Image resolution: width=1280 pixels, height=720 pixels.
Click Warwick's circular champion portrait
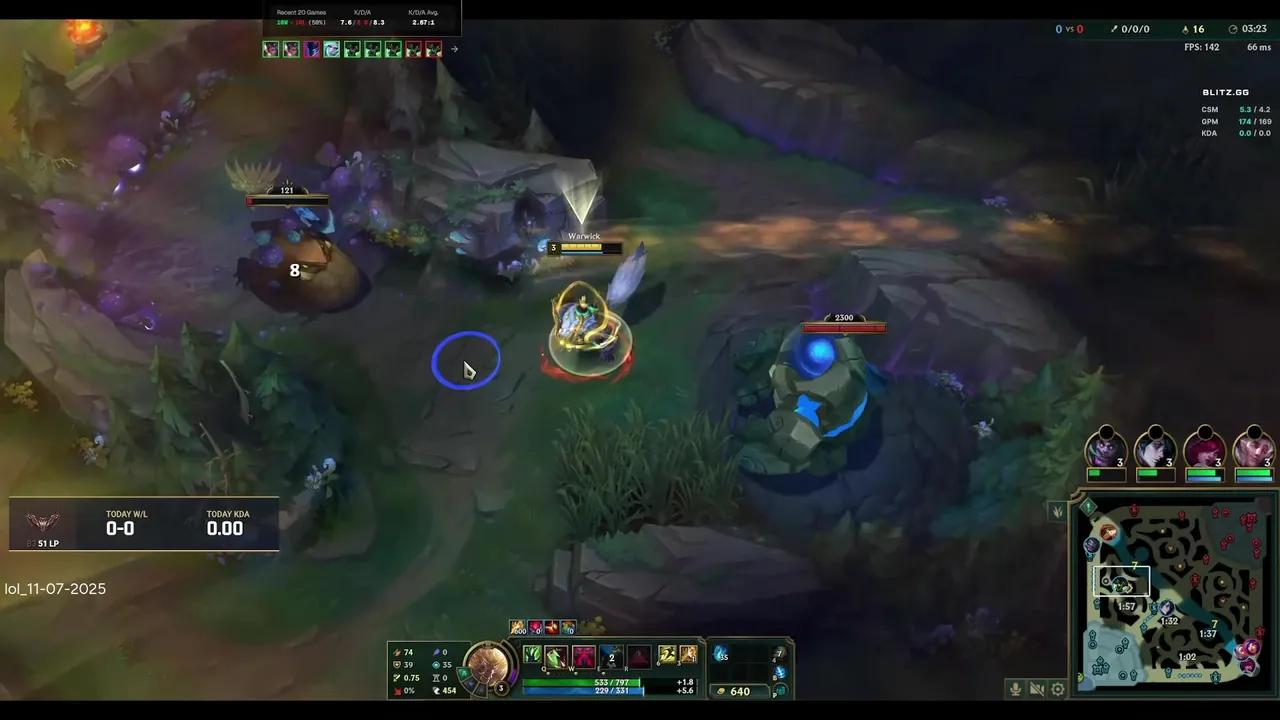[x=490, y=668]
